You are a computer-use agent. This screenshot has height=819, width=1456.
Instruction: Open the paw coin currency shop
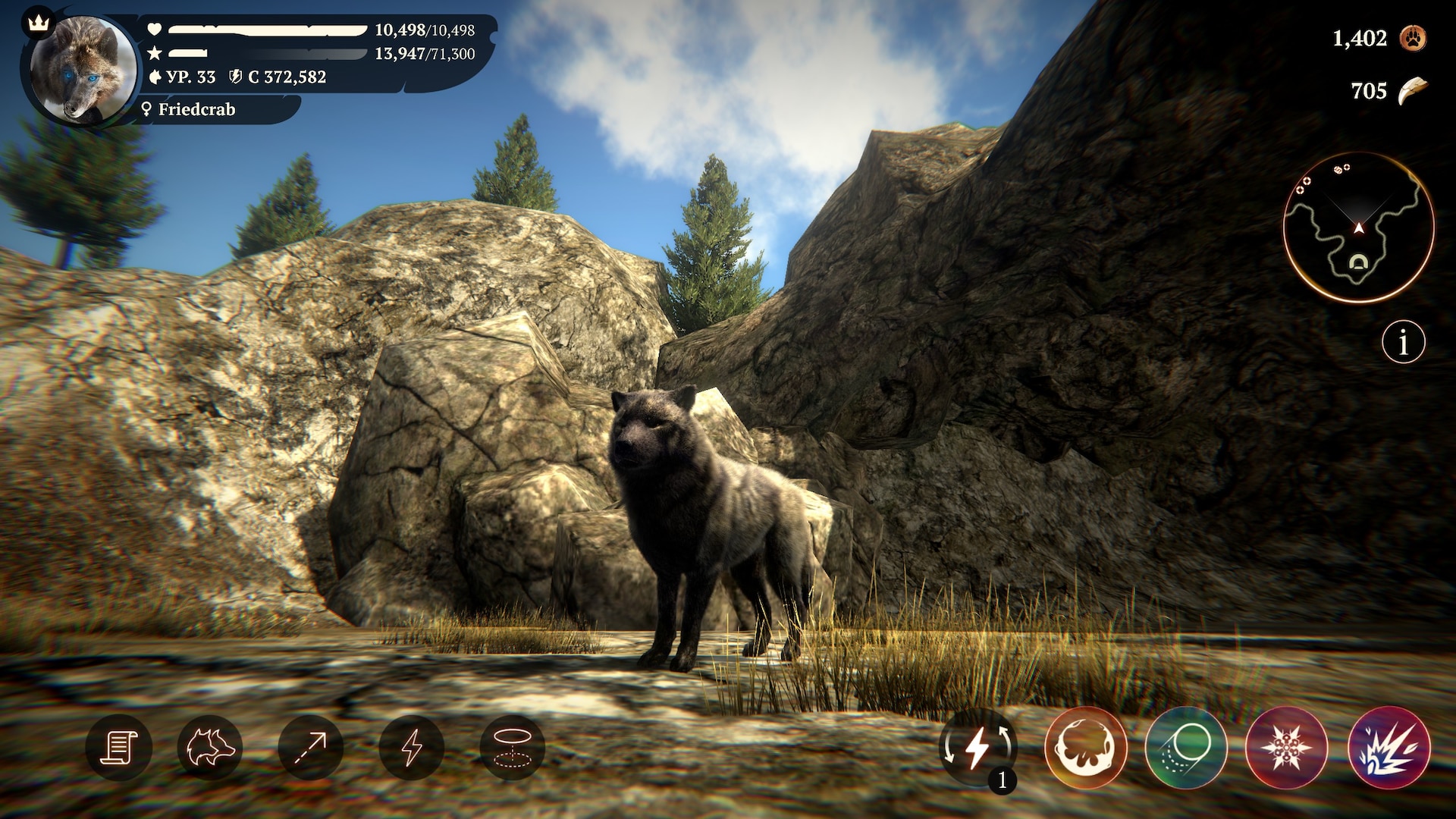click(1414, 38)
